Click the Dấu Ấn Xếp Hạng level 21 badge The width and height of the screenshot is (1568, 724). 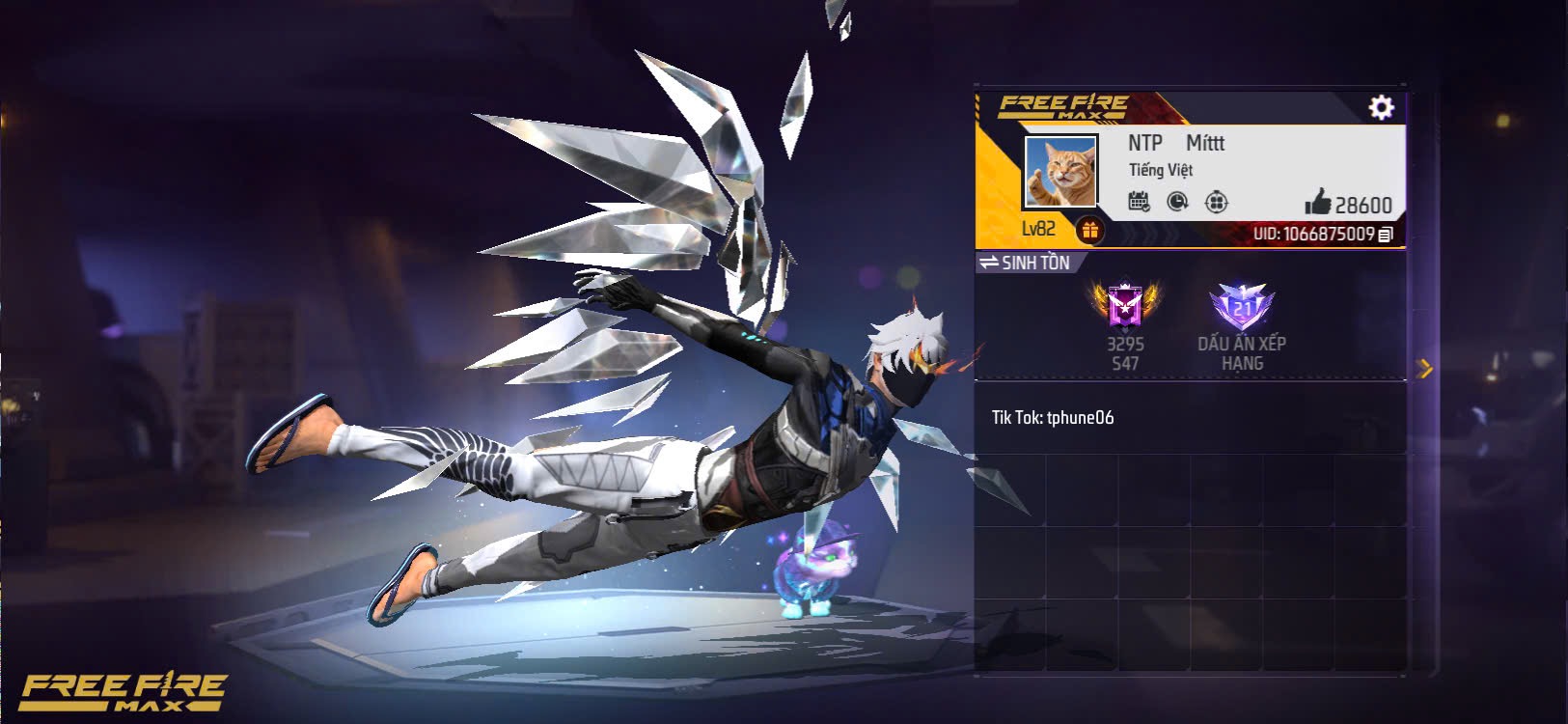[1245, 309]
